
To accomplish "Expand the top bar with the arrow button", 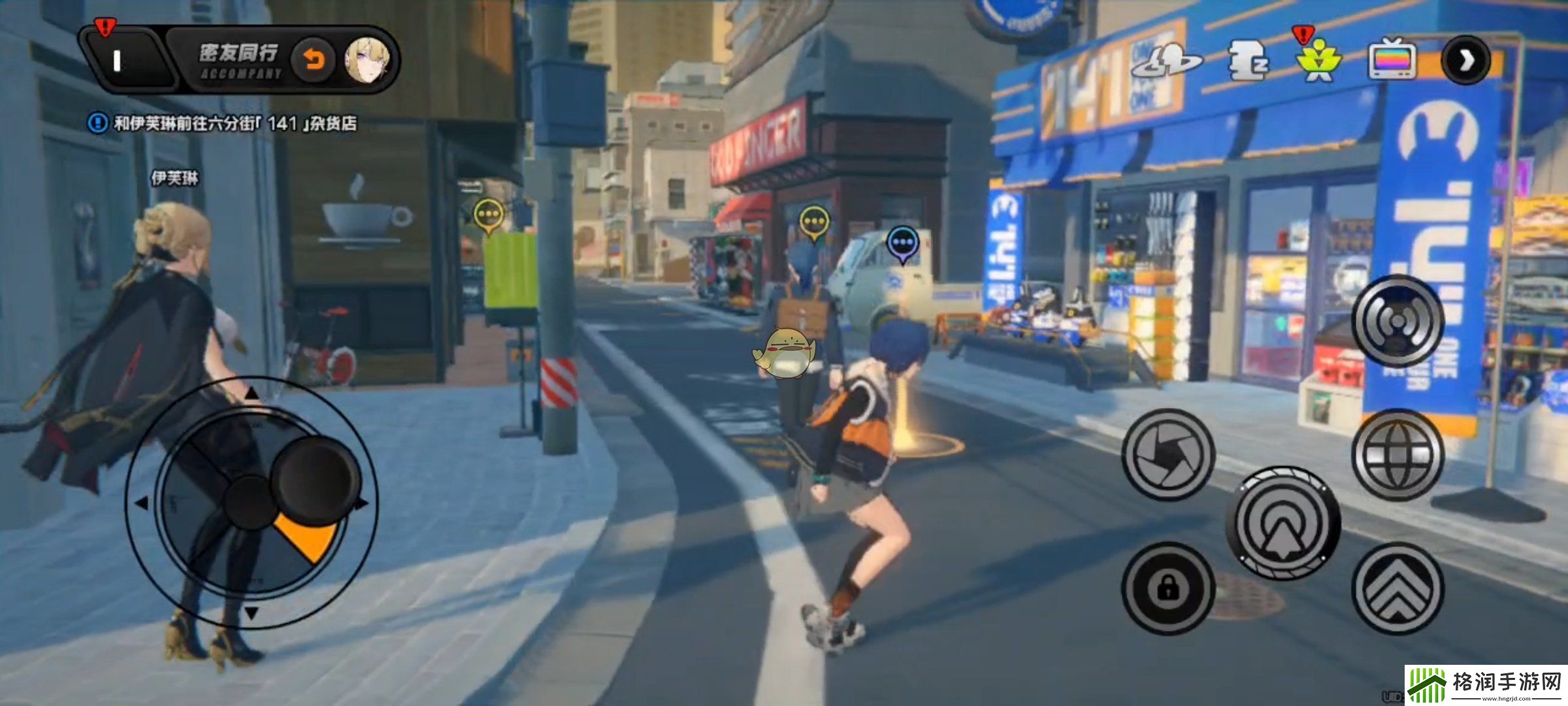I will coord(1465,61).
